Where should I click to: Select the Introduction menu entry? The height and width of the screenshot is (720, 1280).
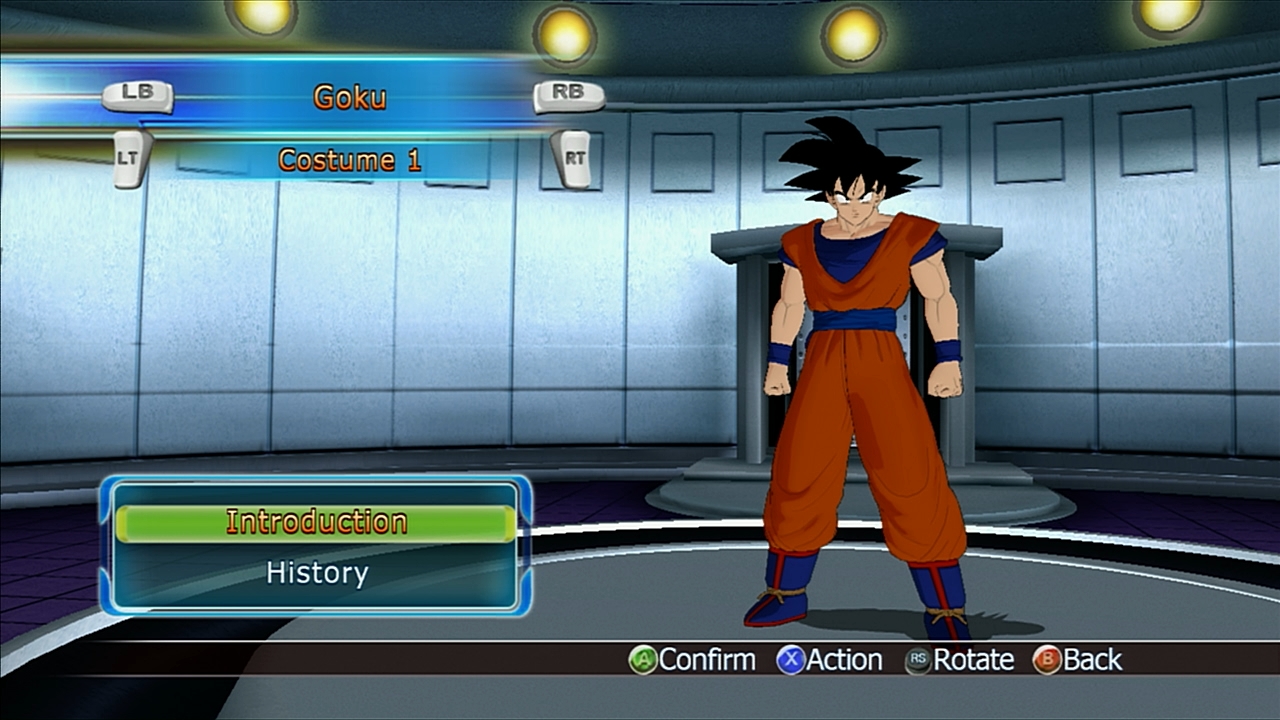[x=316, y=523]
